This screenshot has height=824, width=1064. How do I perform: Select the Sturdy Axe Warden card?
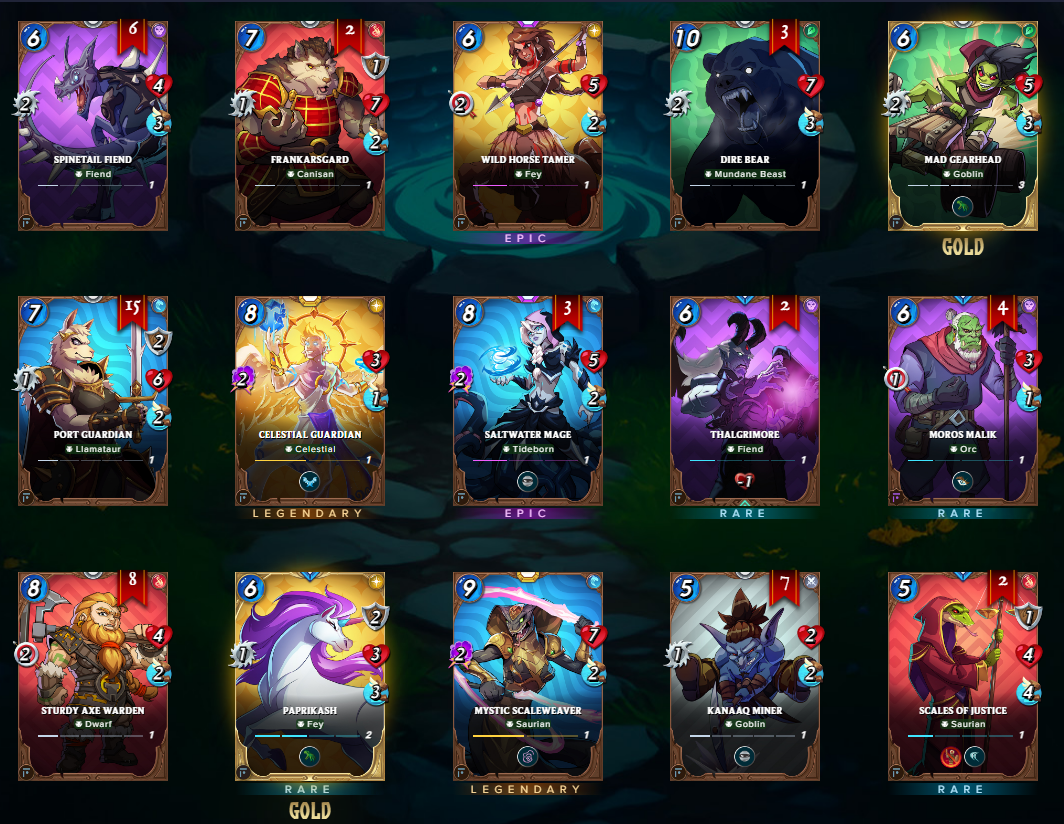point(92,676)
